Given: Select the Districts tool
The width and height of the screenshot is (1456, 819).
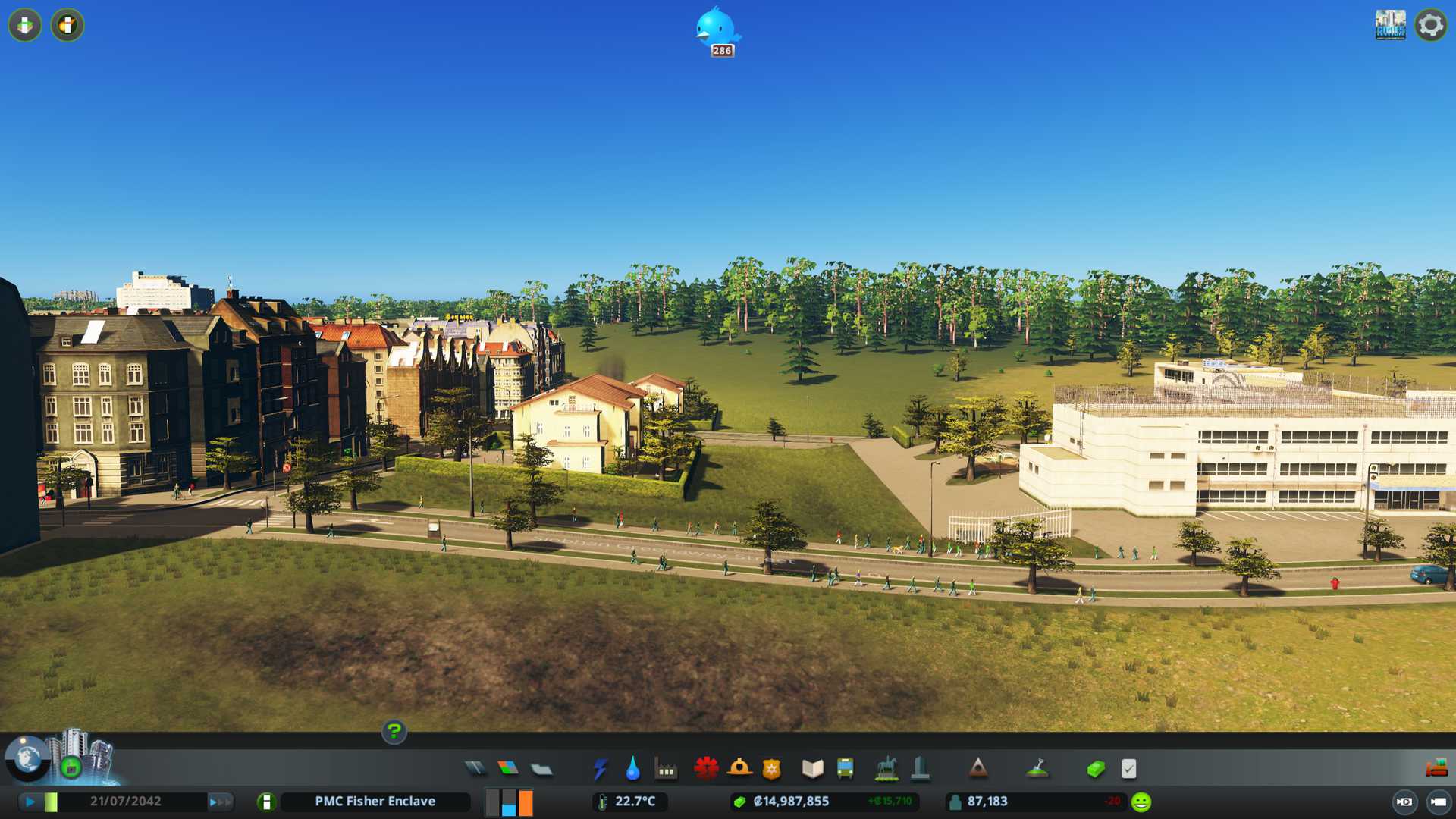Looking at the screenshot, I should 541,770.
